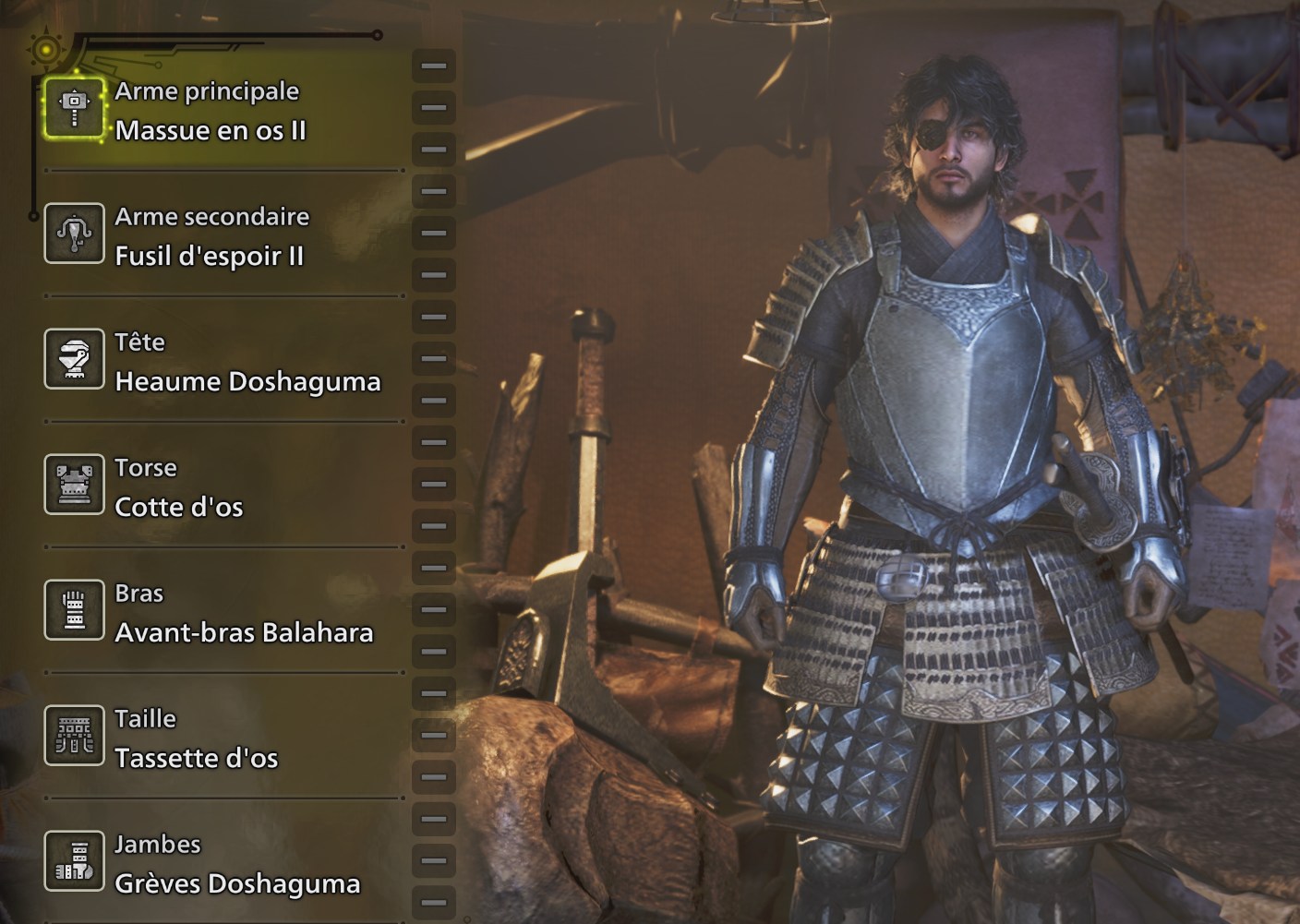
Task: Click the waist armor icon beside Taille
Action: tap(74, 736)
